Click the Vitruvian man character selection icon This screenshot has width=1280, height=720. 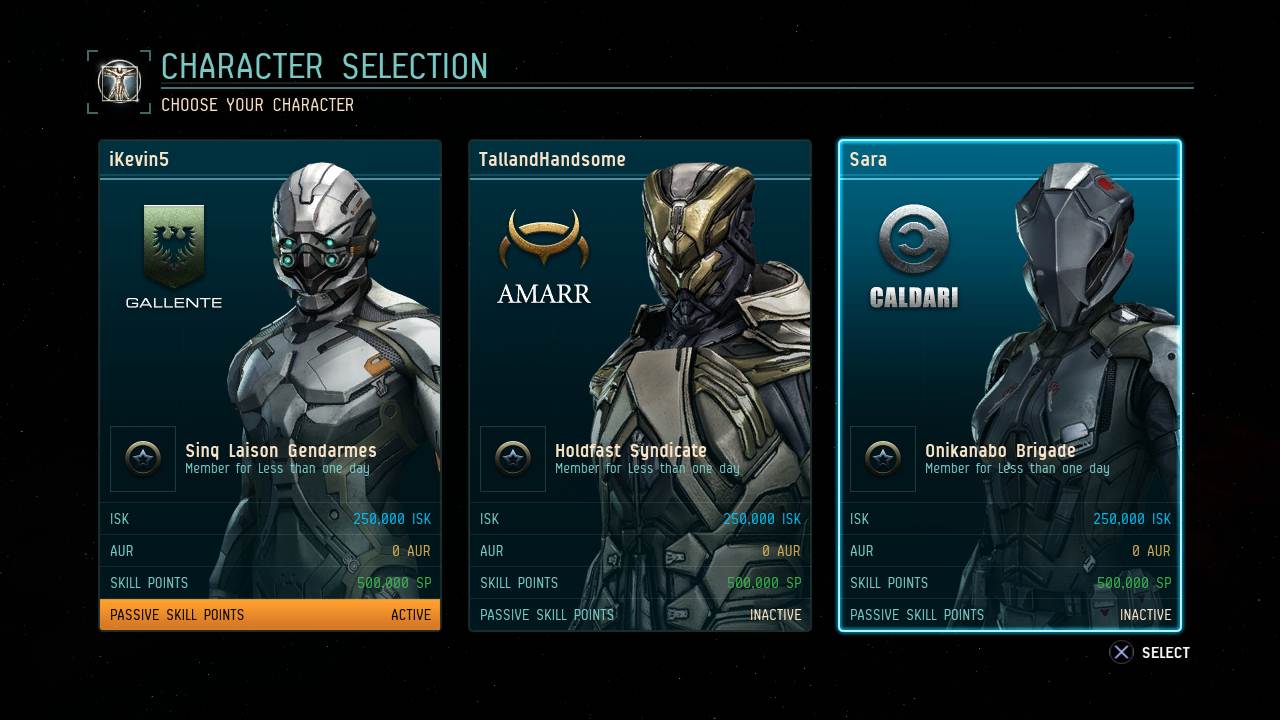(119, 81)
